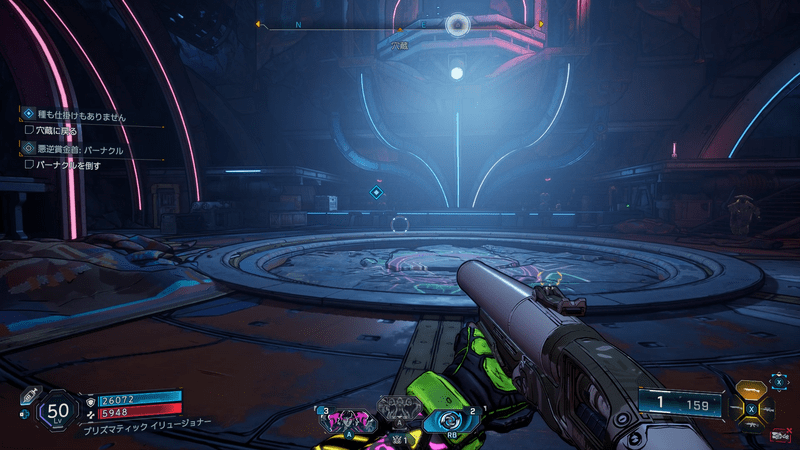Click the red crossed-out icon in the corner
The height and width of the screenshot is (450, 800).
pyautogui.click(x=780, y=435)
